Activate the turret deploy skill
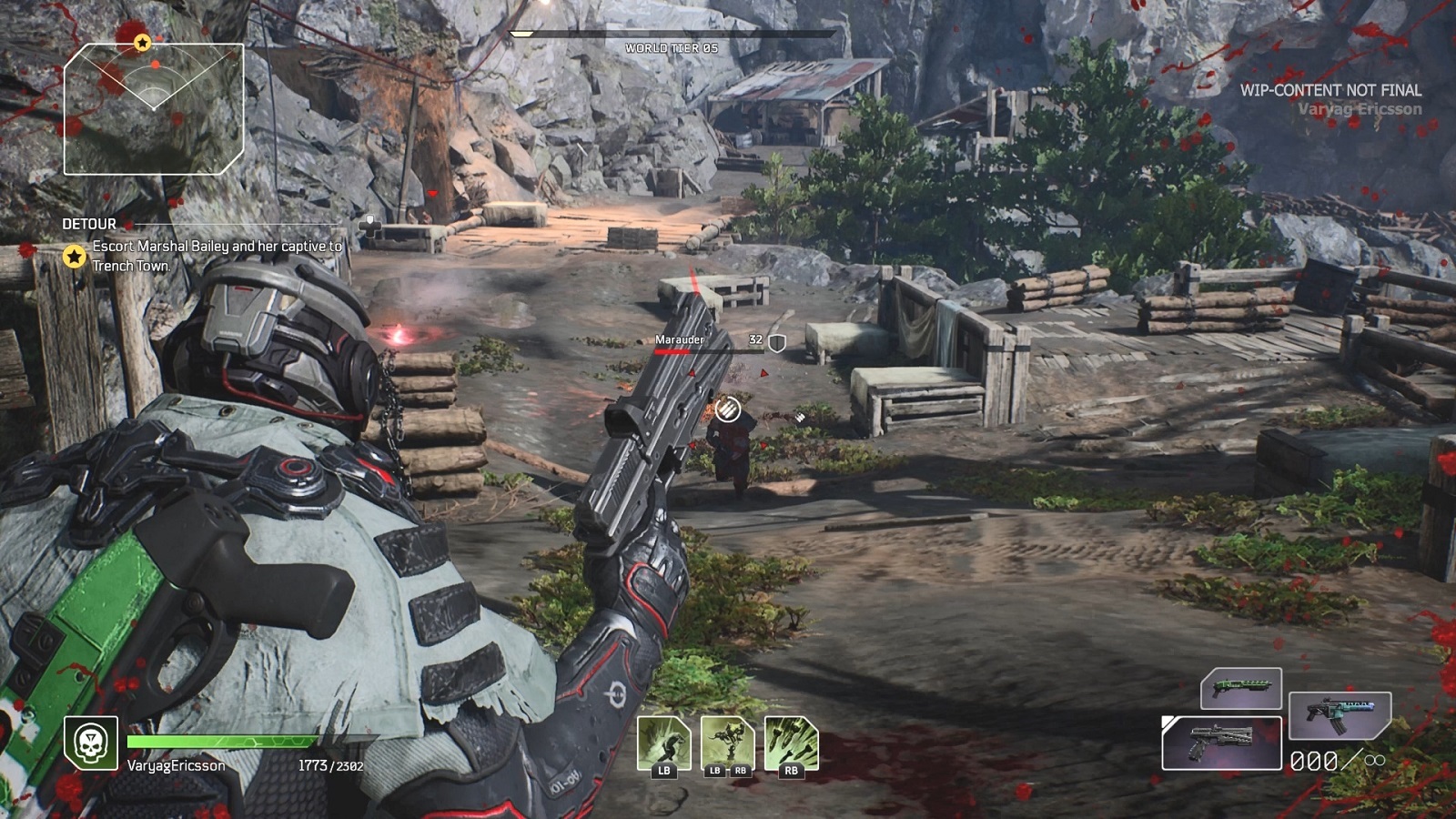 click(x=727, y=743)
